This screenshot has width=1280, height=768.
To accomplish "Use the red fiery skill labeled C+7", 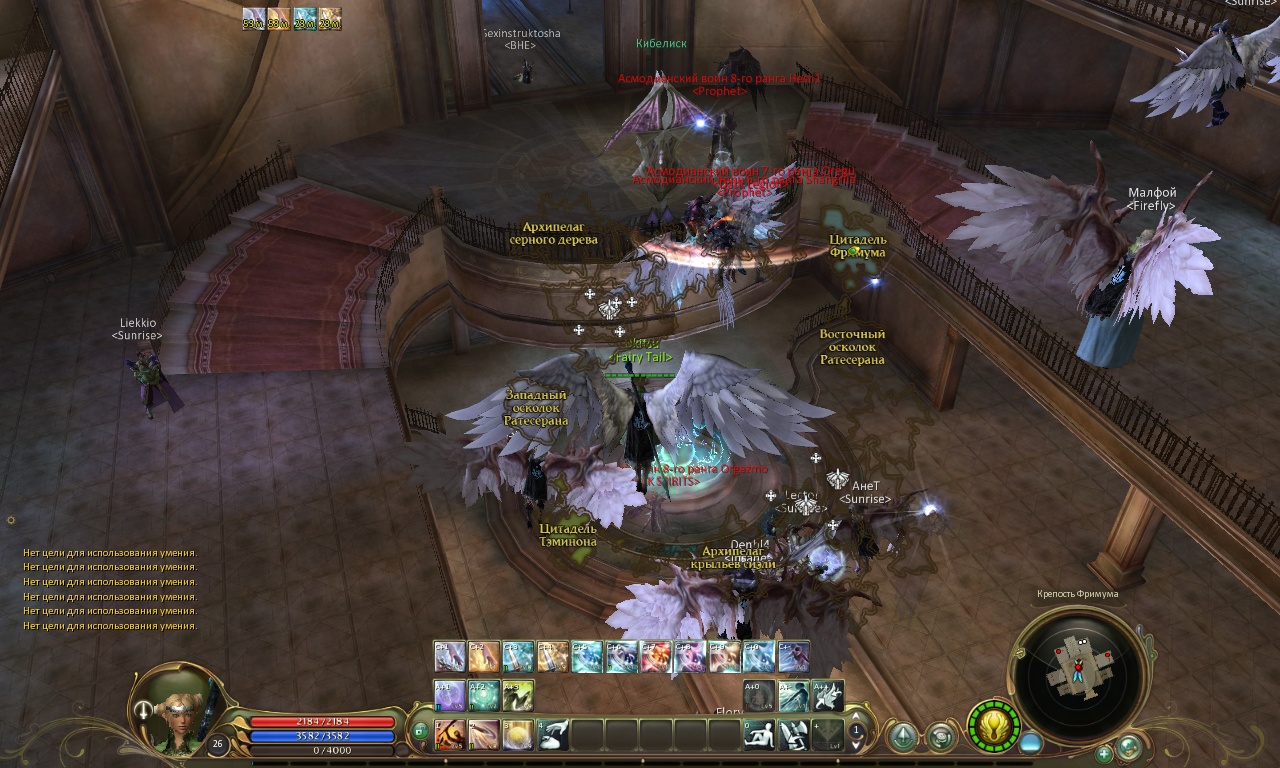I will [655, 656].
